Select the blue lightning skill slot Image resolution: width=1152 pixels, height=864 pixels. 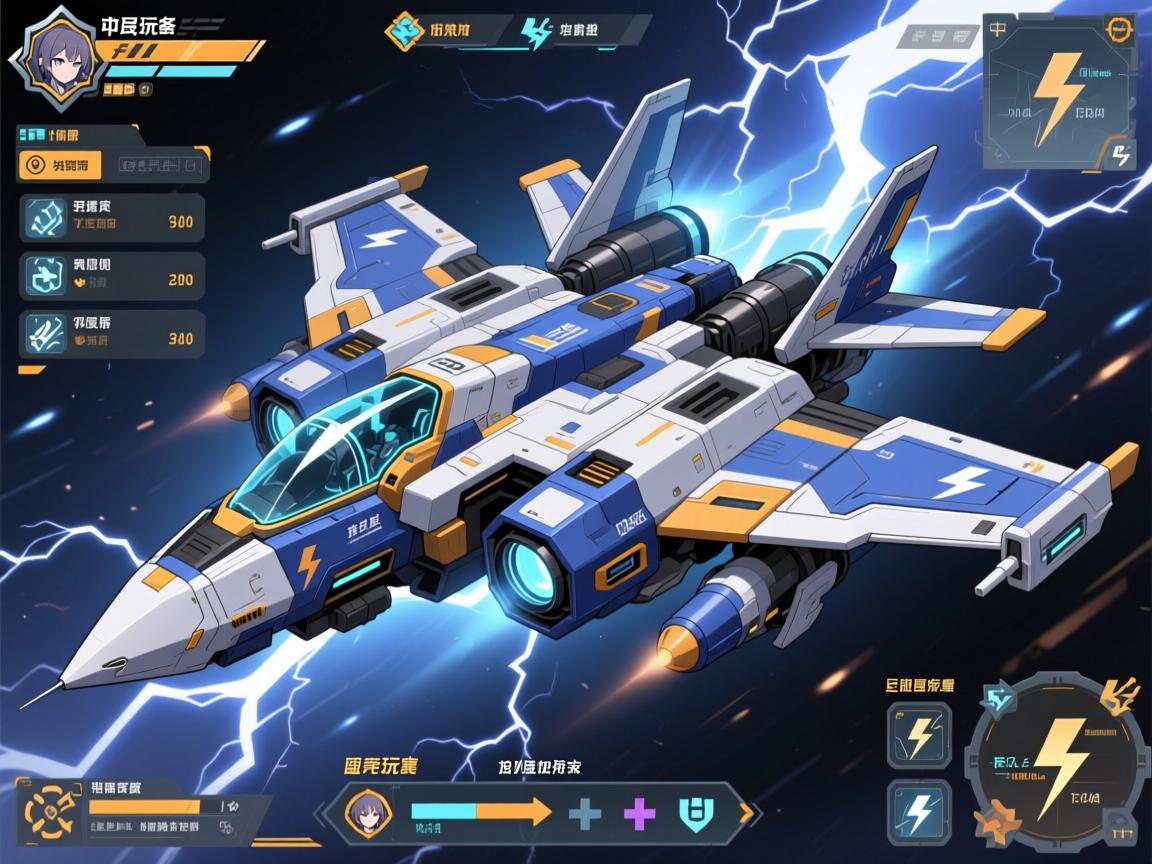(x=919, y=811)
